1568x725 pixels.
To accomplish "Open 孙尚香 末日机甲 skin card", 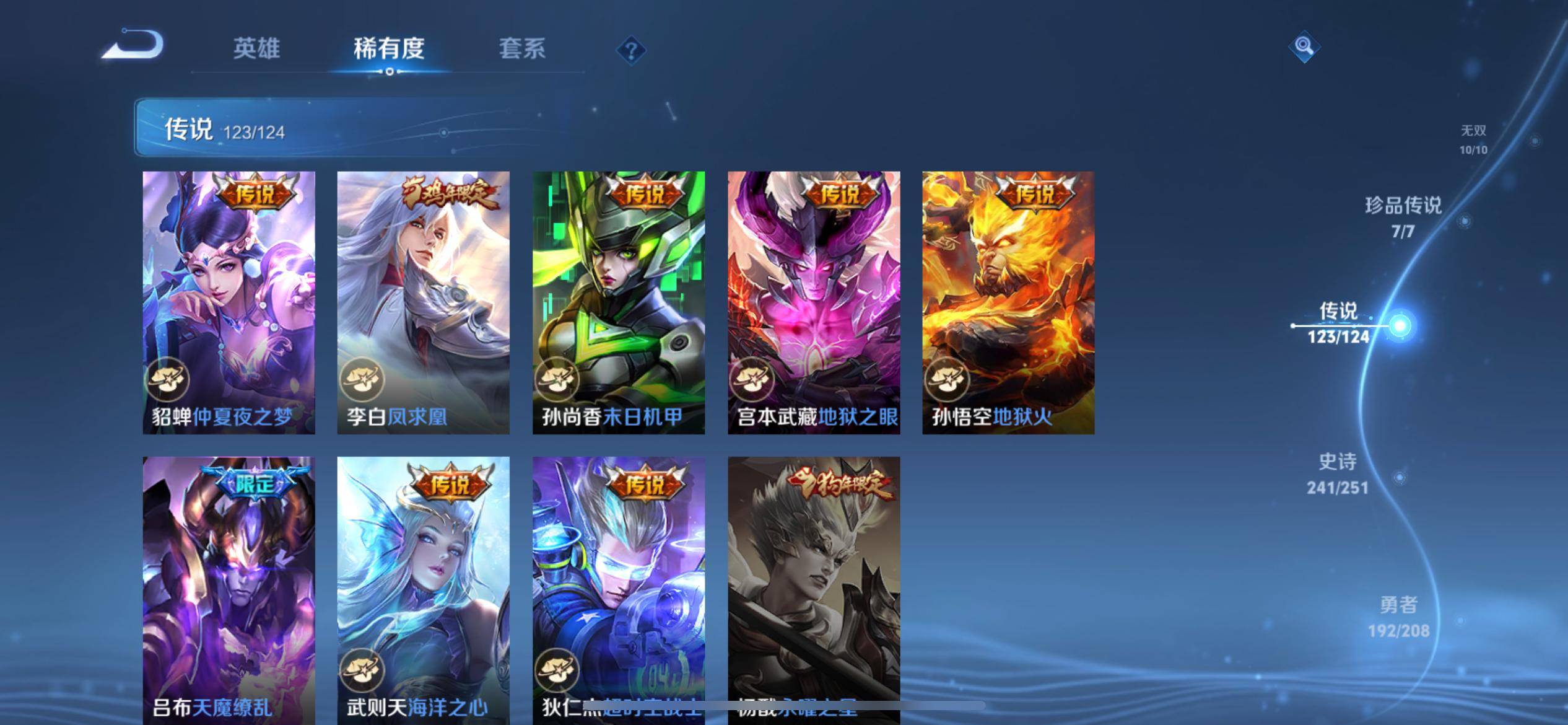I will pyautogui.click(x=618, y=302).
